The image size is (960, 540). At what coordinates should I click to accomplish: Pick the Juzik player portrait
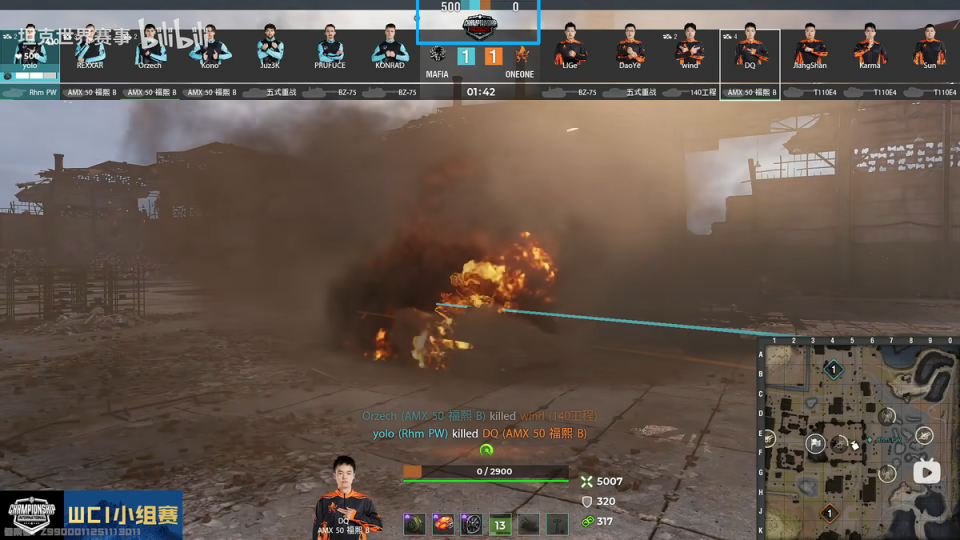270,47
